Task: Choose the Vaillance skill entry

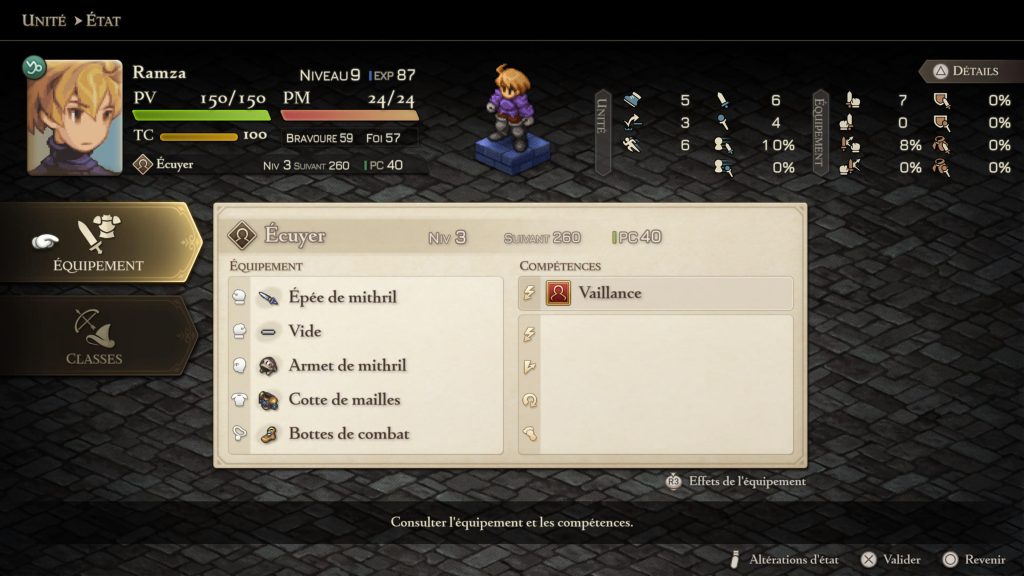Action: point(609,293)
